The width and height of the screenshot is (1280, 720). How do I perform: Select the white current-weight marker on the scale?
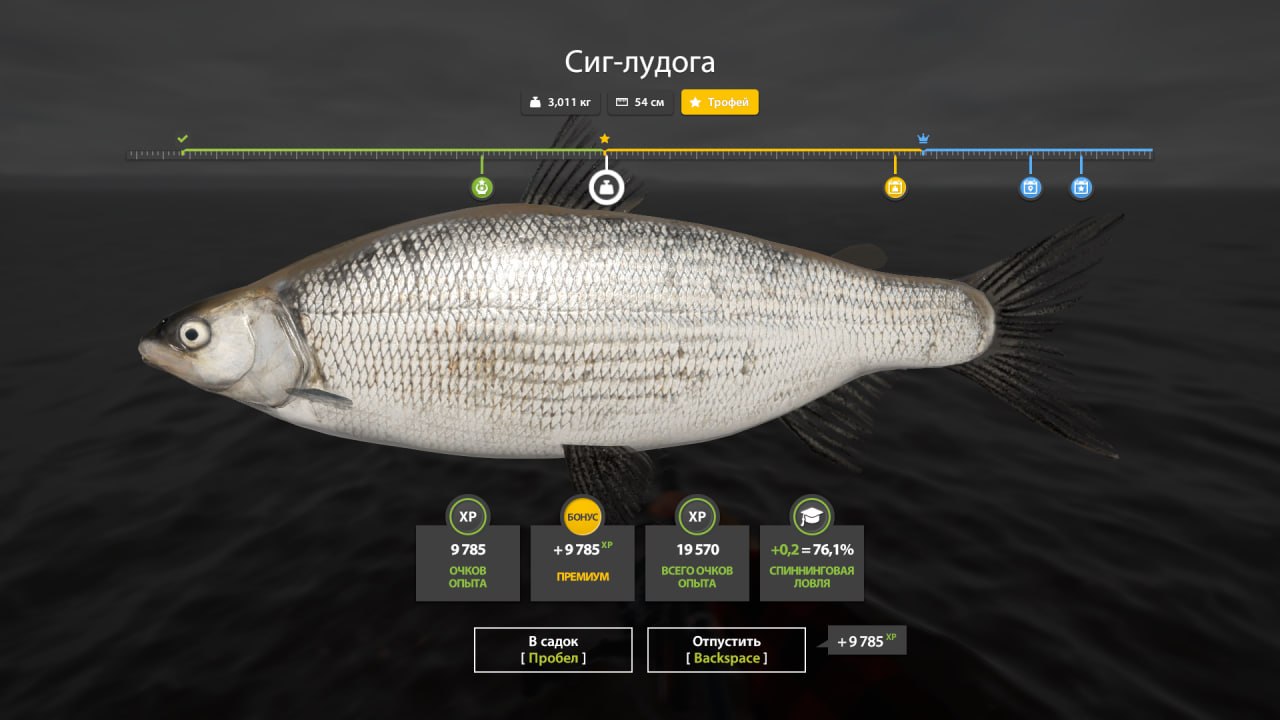606,187
